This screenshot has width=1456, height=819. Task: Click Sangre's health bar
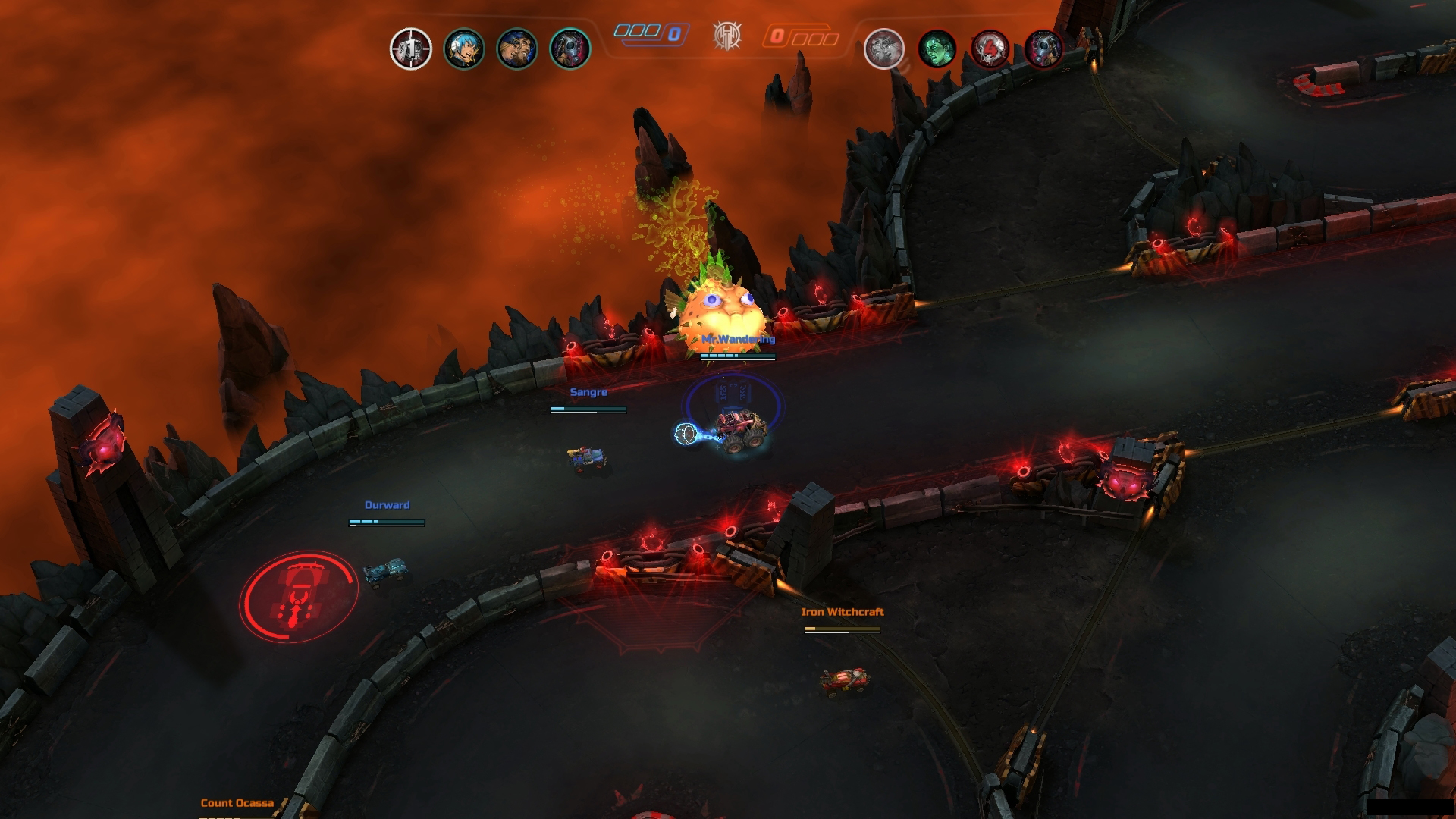(588, 409)
